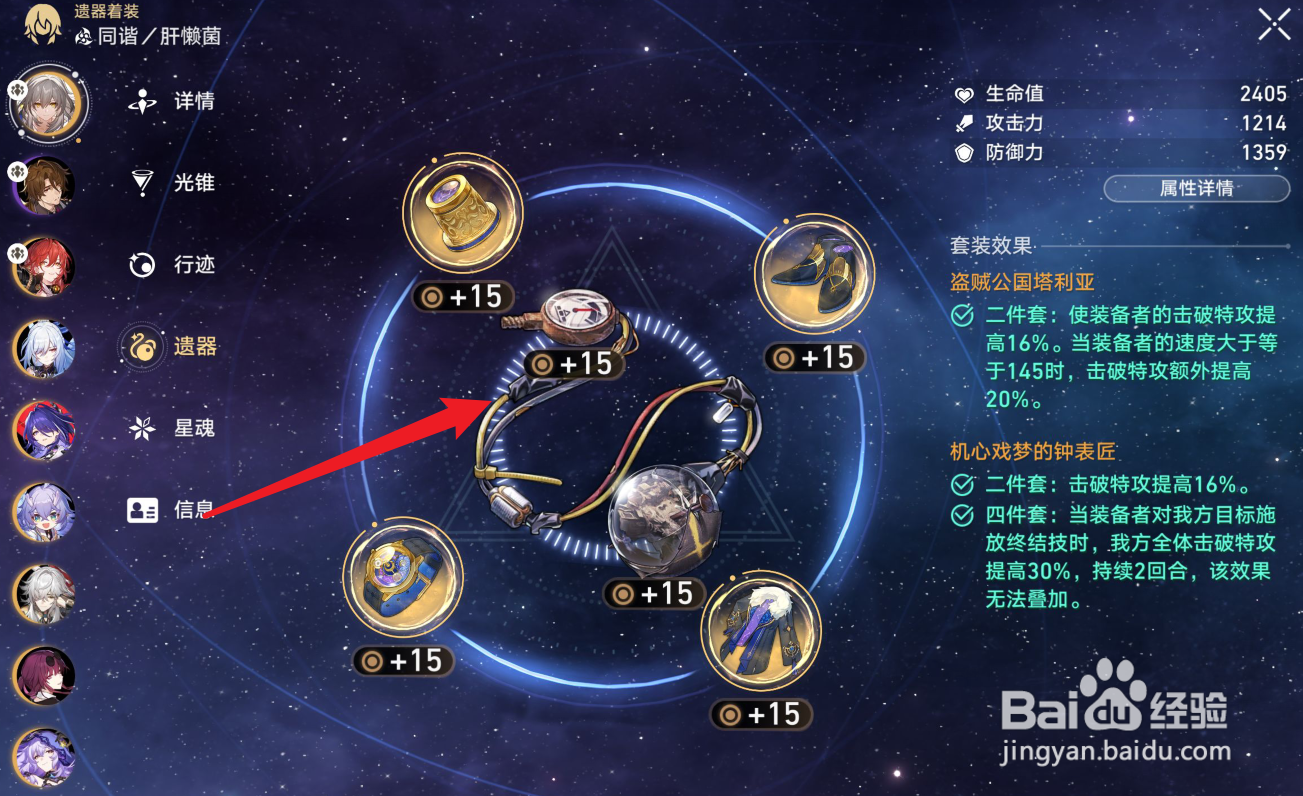Select the golden hat relic slot

[463, 212]
